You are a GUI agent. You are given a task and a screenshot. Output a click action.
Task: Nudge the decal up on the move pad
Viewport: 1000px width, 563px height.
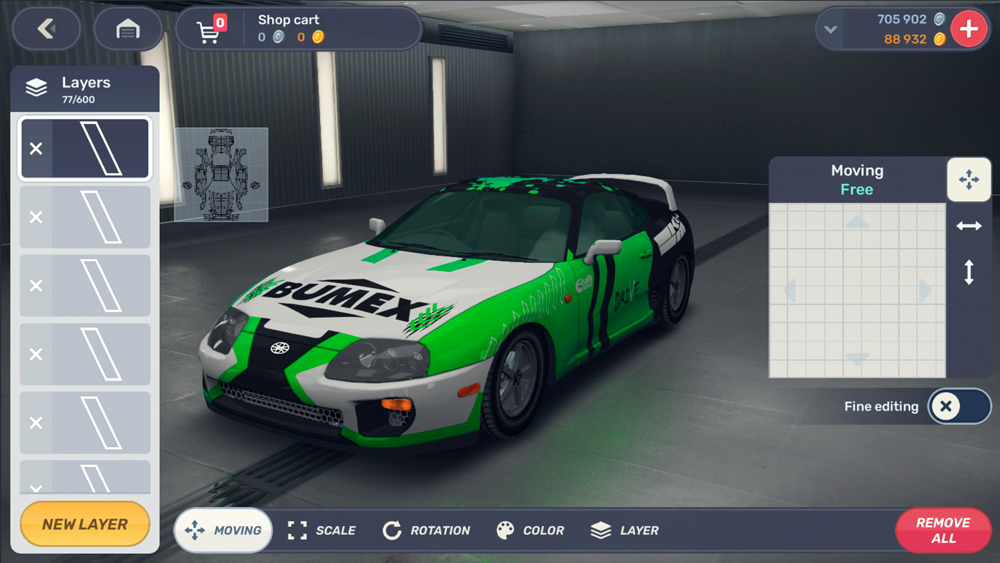(x=857, y=223)
